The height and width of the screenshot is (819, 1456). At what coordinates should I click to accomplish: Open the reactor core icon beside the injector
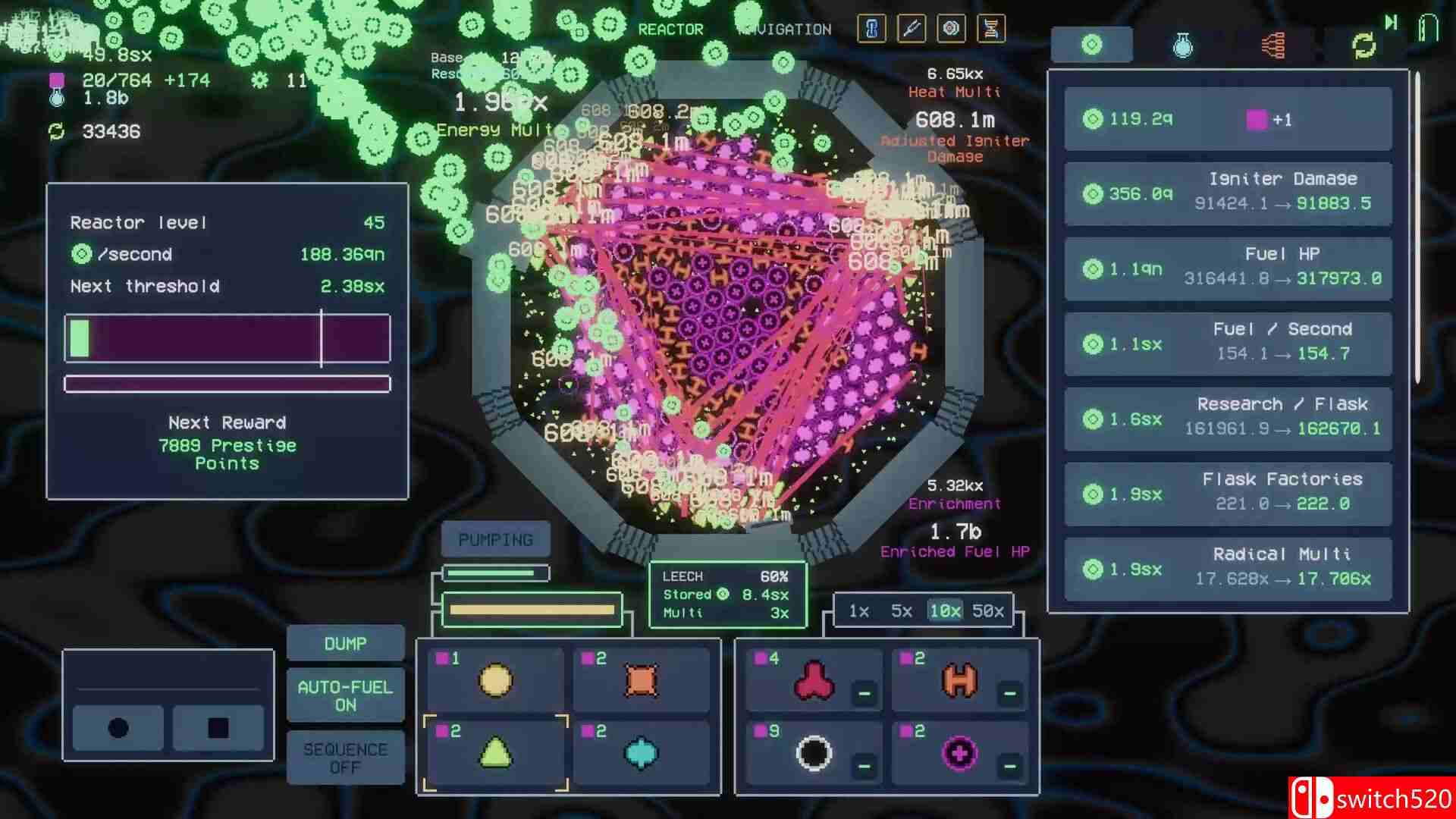[952, 29]
